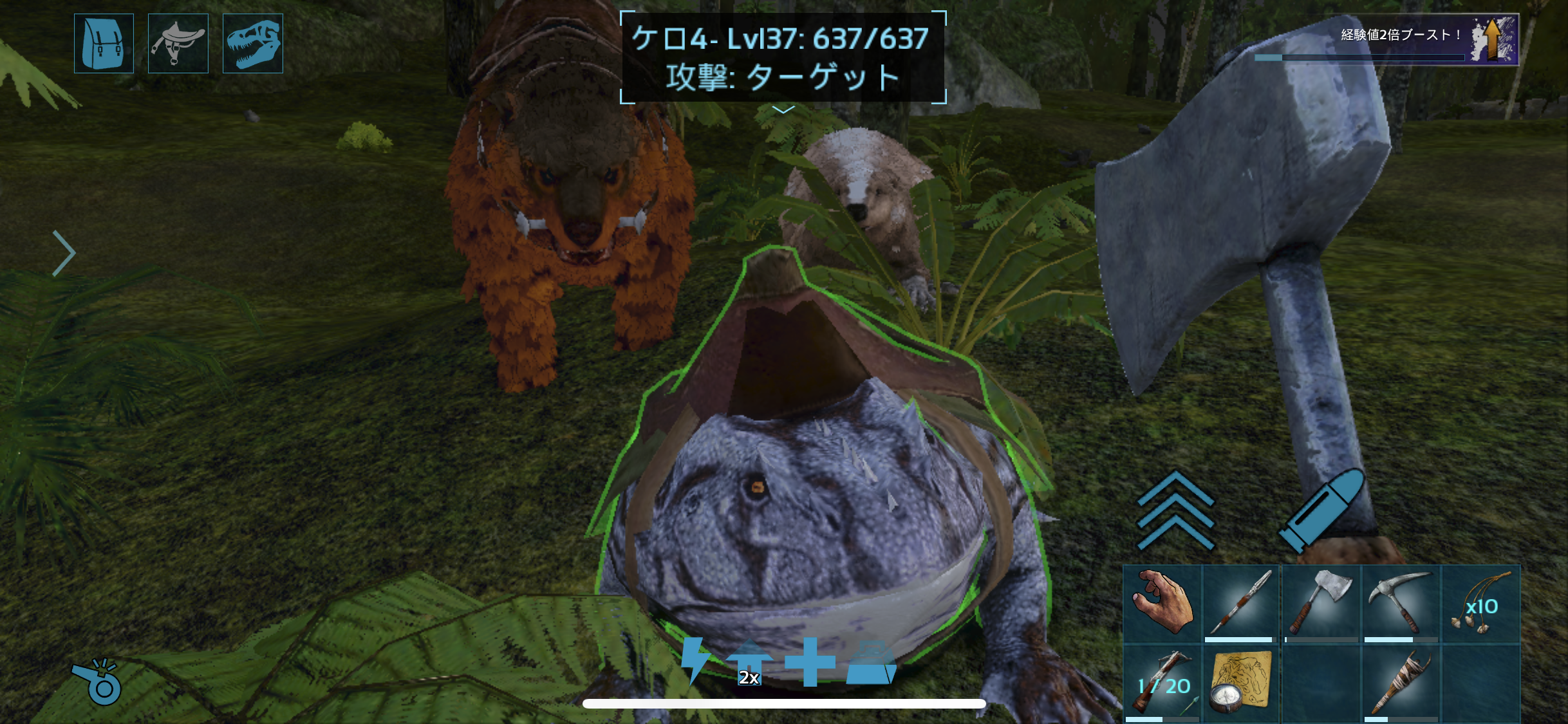Blow the whistle command icon
The height and width of the screenshot is (724, 1568).
(x=97, y=682)
